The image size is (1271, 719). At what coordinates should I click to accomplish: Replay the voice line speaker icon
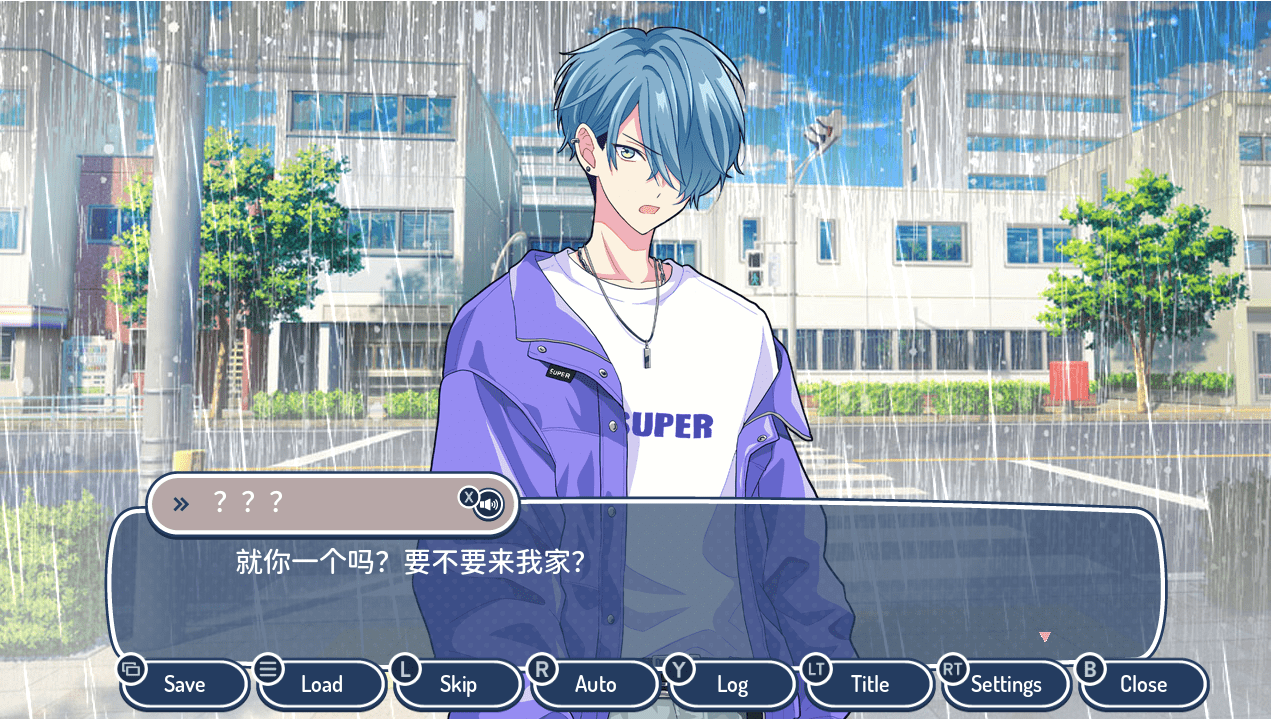point(489,505)
